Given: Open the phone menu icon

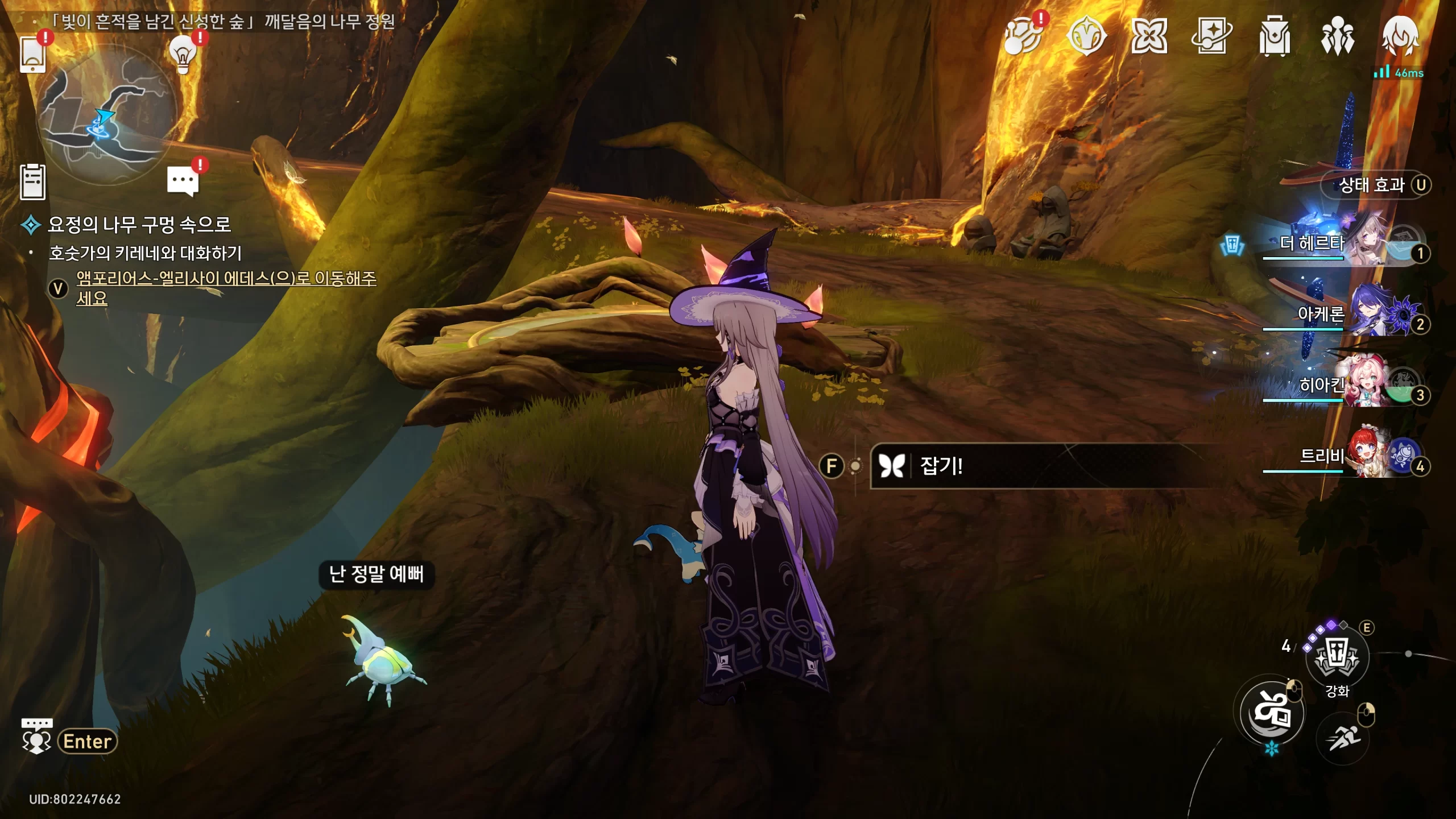Looking at the screenshot, I should pos(32,55).
